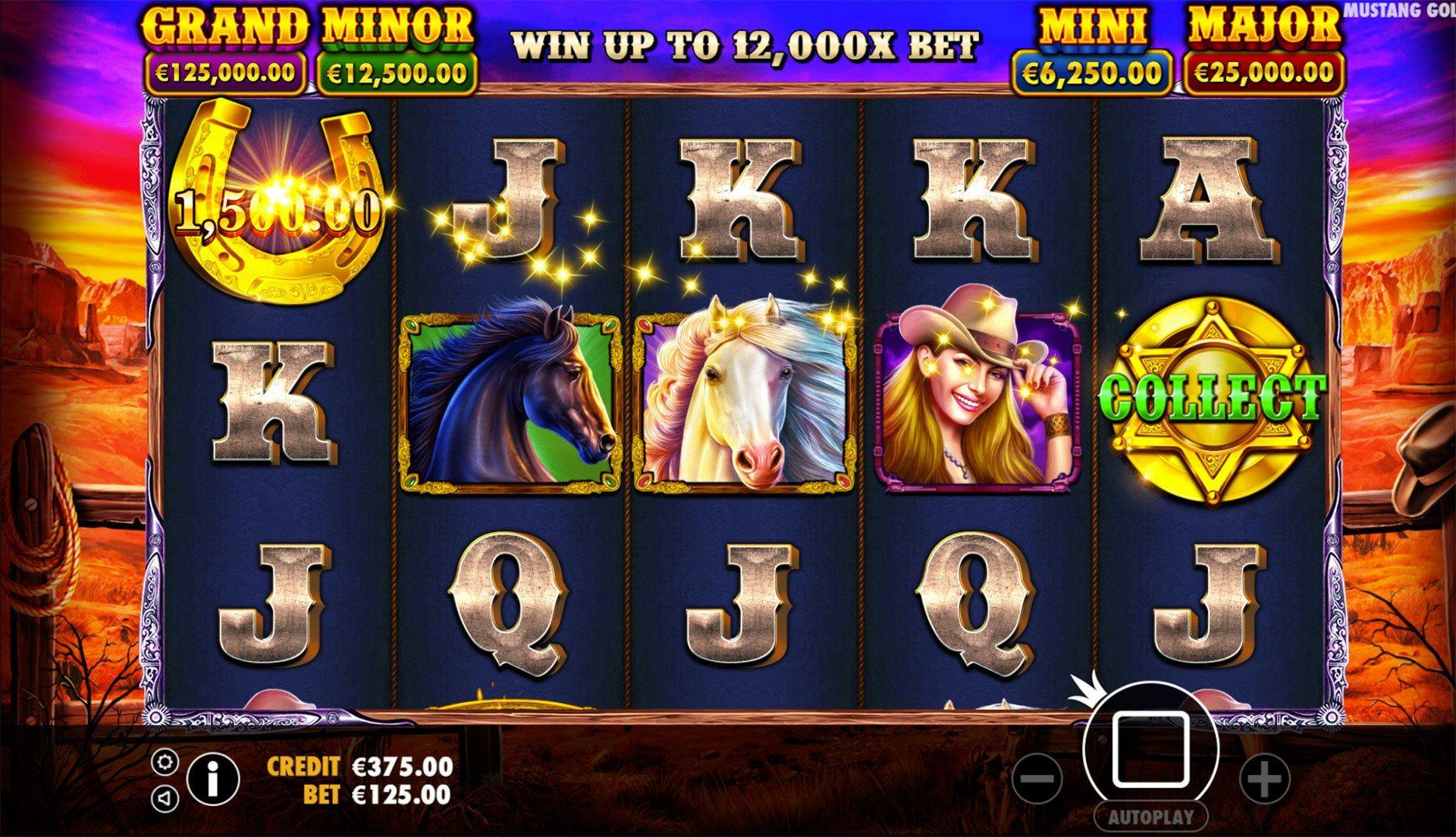Toggle sound with the speaker icon
Image resolution: width=1456 pixels, height=837 pixels.
tap(165, 798)
